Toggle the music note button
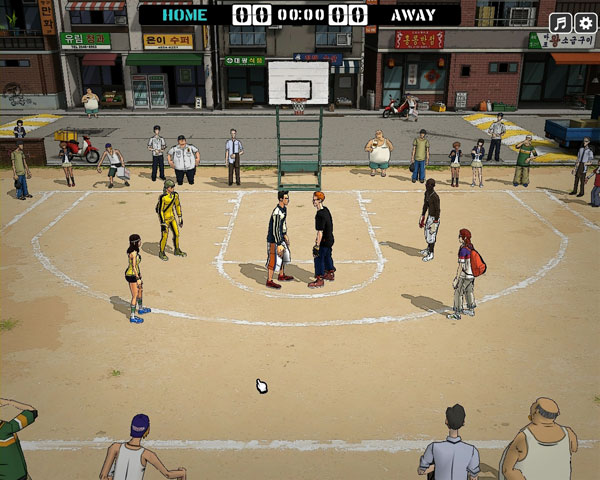The width and height of the screenshot is (600, 480). point(561,23)
